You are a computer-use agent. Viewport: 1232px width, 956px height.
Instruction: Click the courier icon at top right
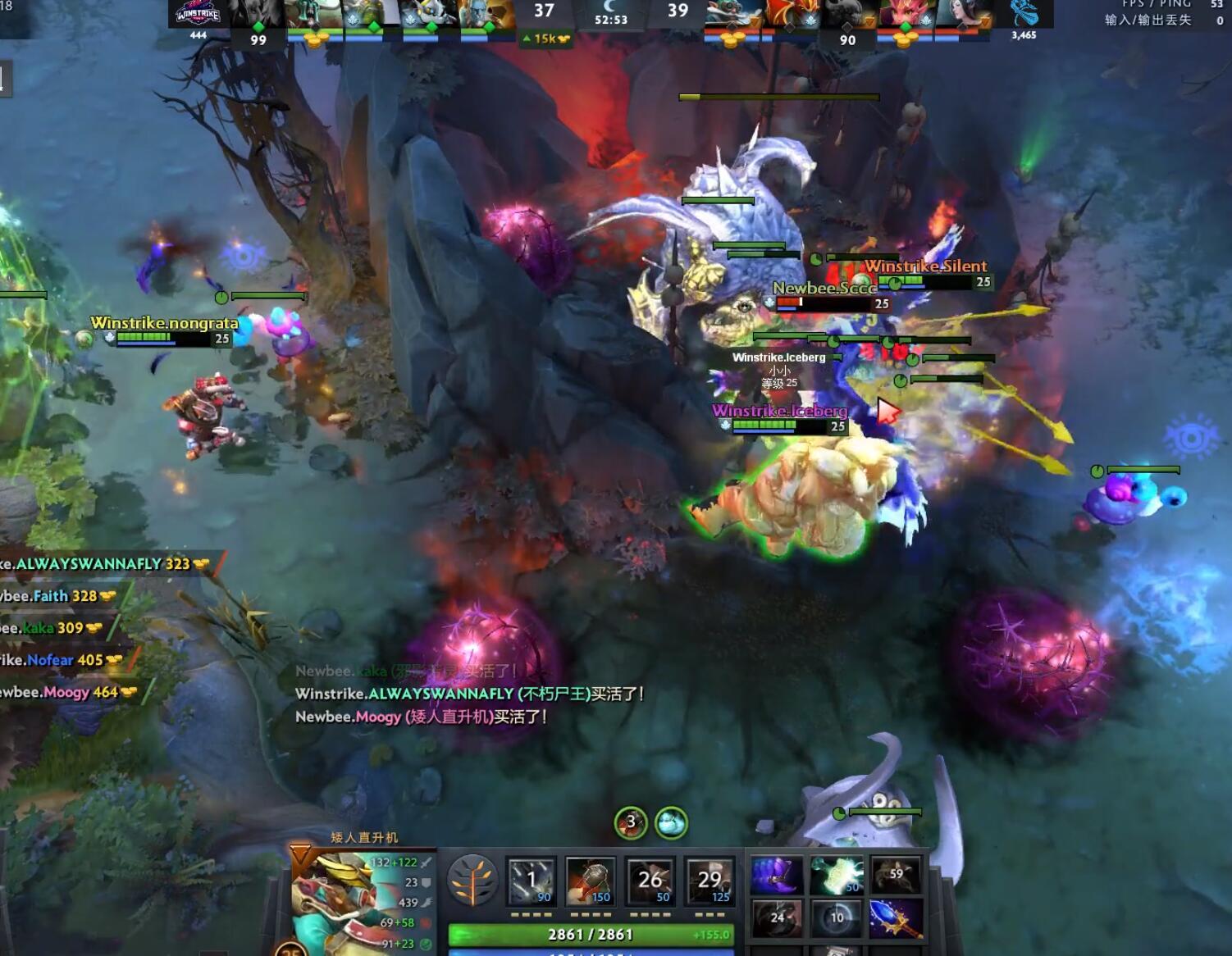pos(1028,14)
